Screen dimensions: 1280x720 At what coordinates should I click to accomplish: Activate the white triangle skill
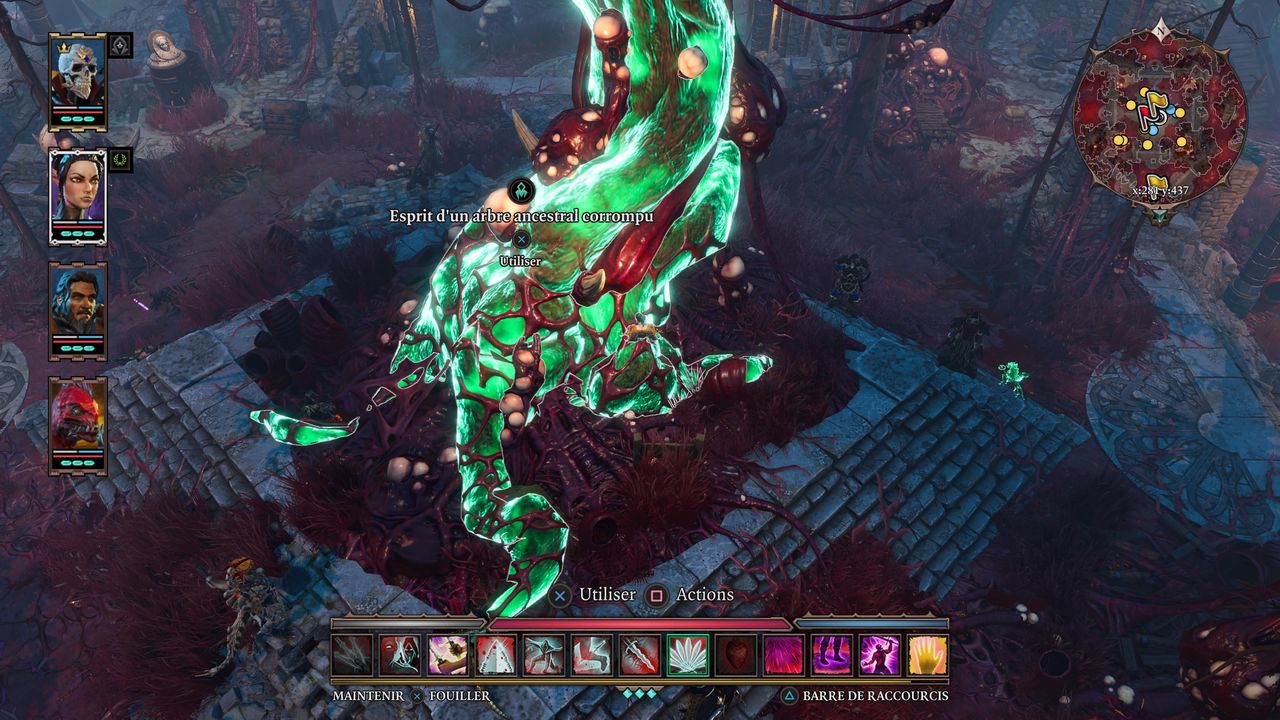(495, 655)
